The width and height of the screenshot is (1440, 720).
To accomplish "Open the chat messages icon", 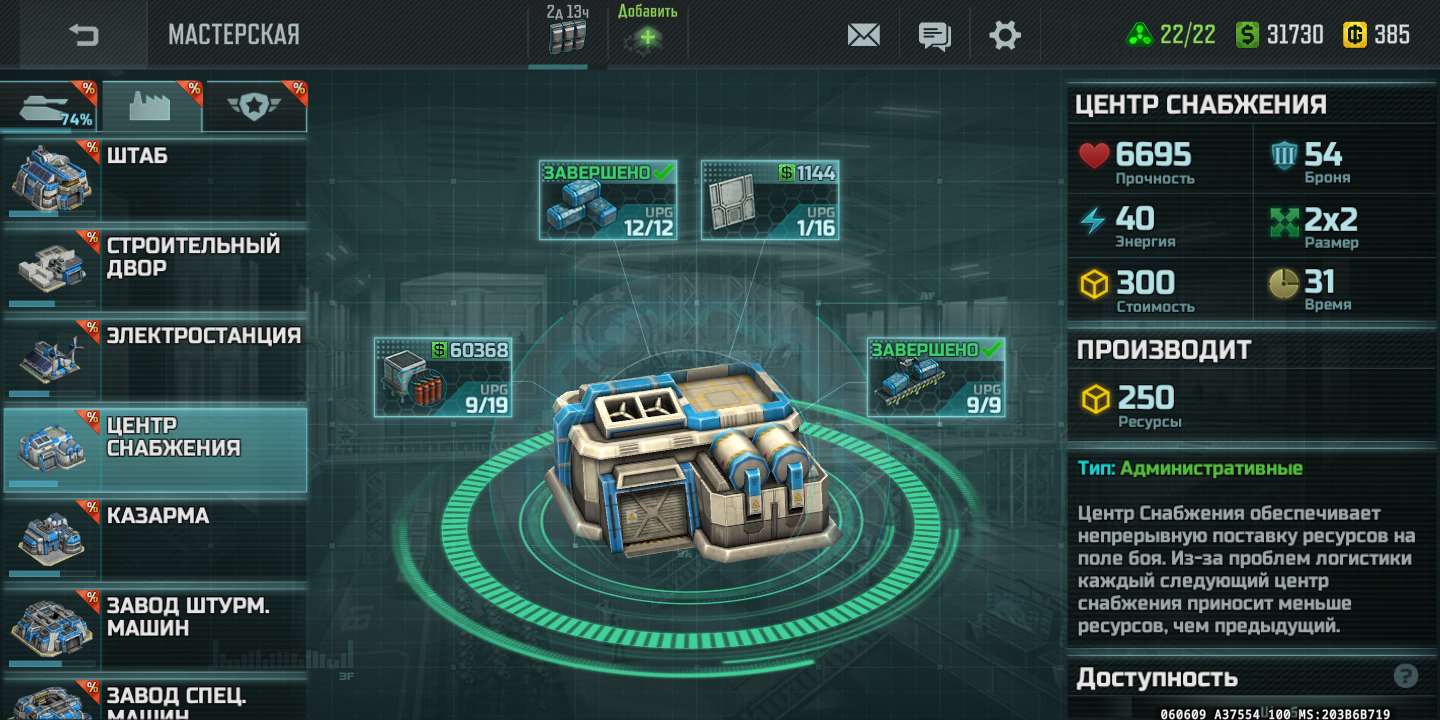I will coord(934,36).
